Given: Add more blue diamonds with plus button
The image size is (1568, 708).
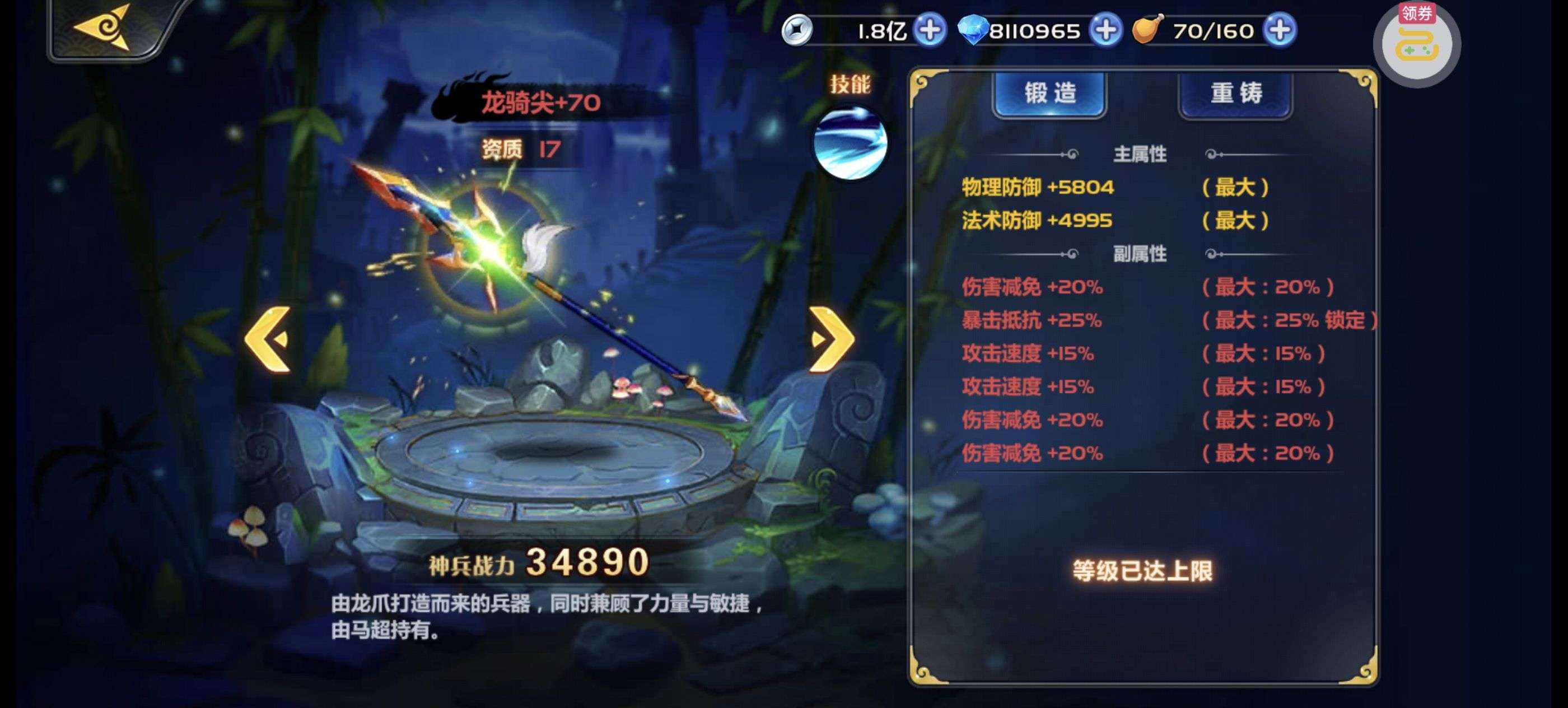Looking at the screenshot, I should (1105, 30).
